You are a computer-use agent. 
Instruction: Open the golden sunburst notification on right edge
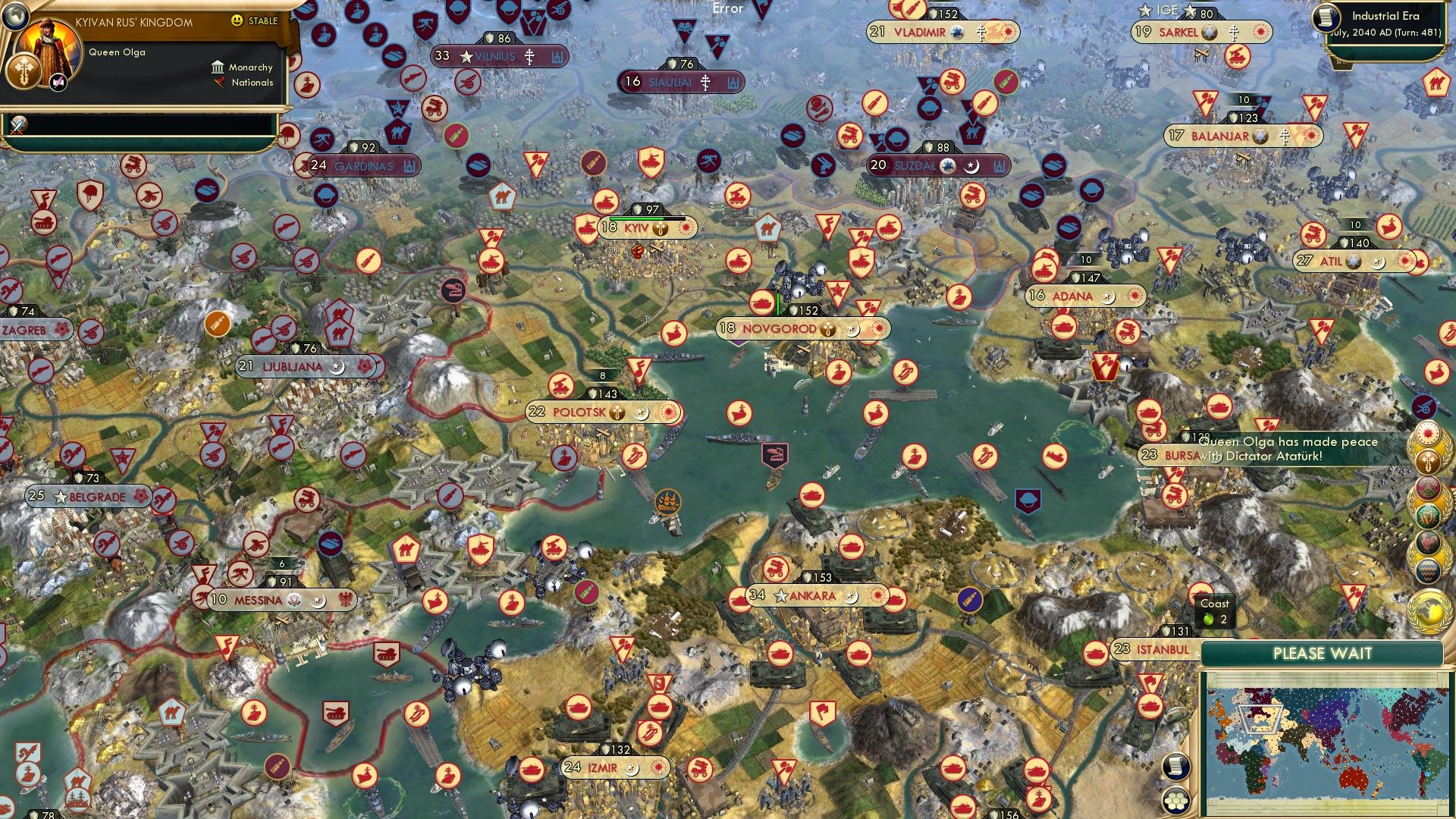(x=1428, y=434)
